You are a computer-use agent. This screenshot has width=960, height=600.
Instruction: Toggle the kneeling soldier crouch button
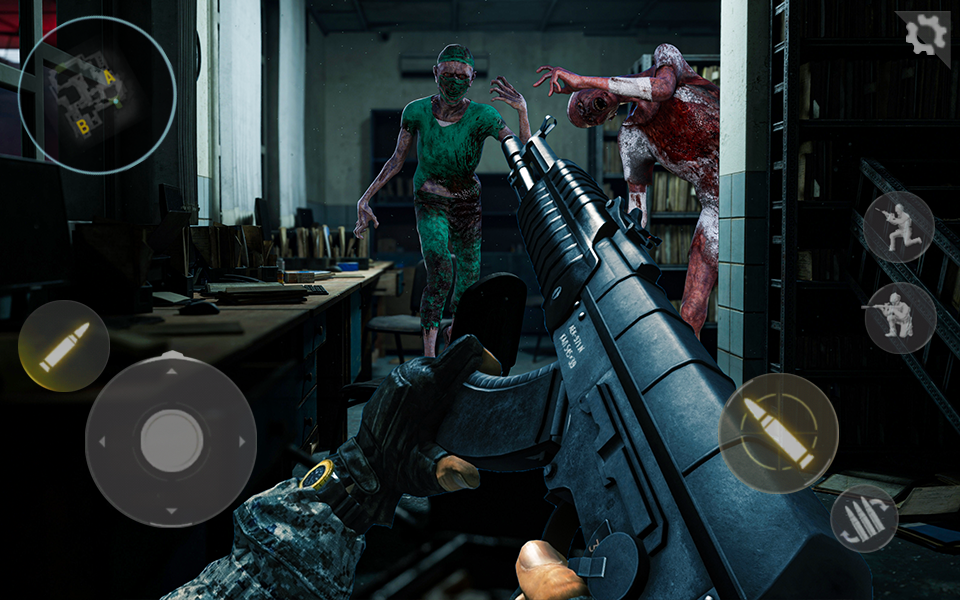(899, 227)
